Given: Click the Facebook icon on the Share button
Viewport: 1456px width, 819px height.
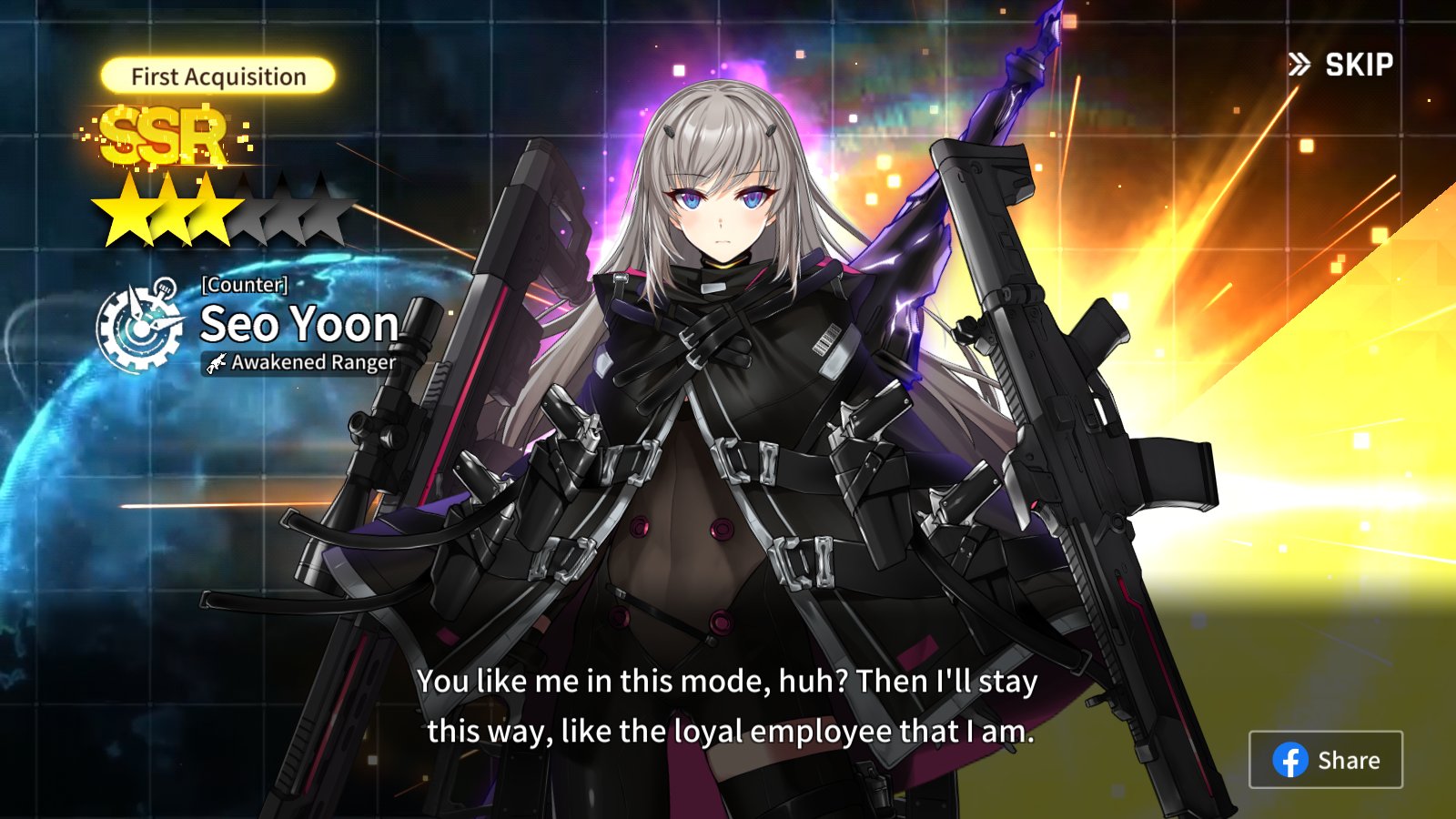Looking at the screenshot, I should [1292, 760].
